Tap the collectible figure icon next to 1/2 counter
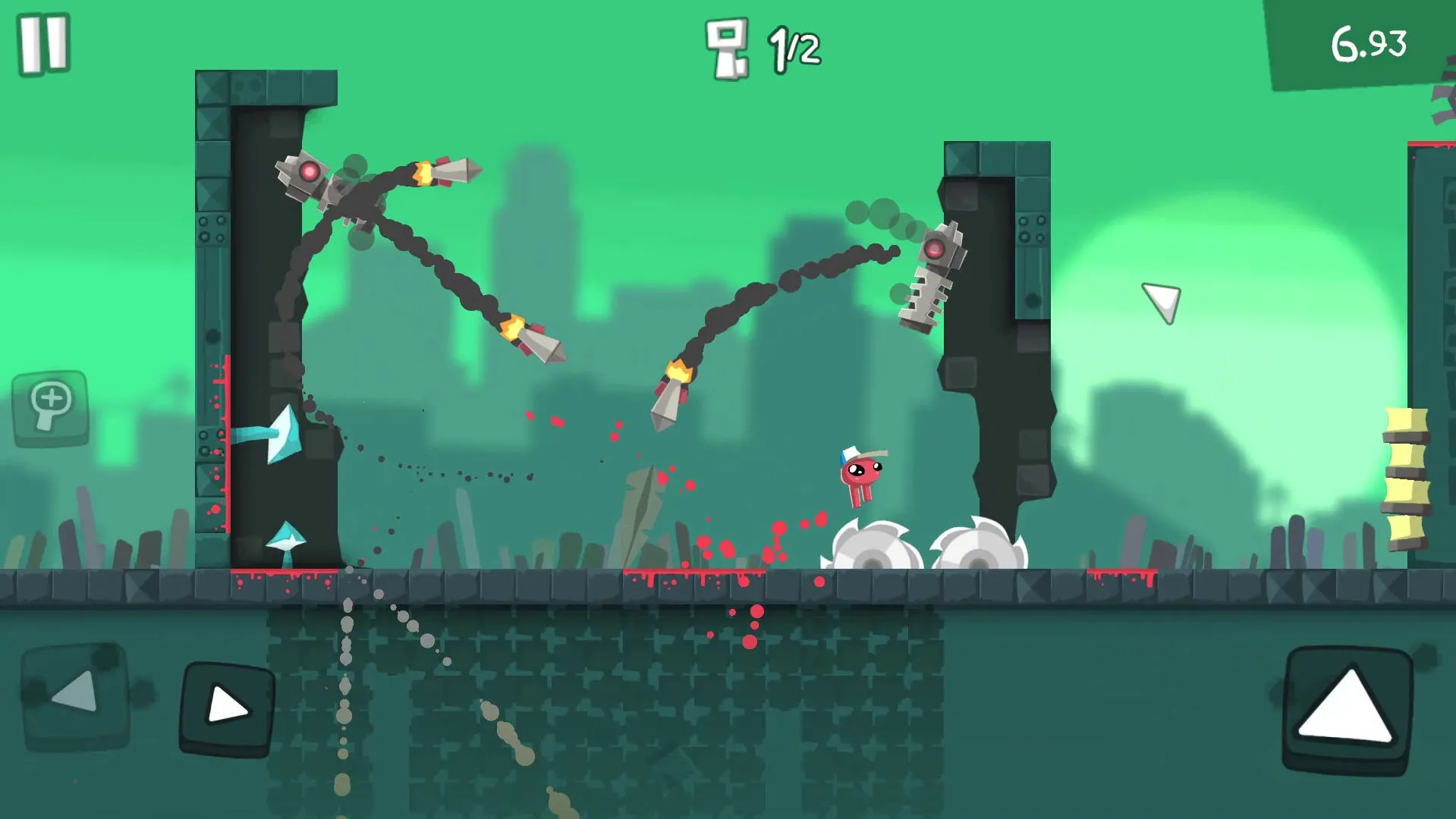The height and width of the screenshot is (819, 1456). pyautogui.click(x=727, y=47)
